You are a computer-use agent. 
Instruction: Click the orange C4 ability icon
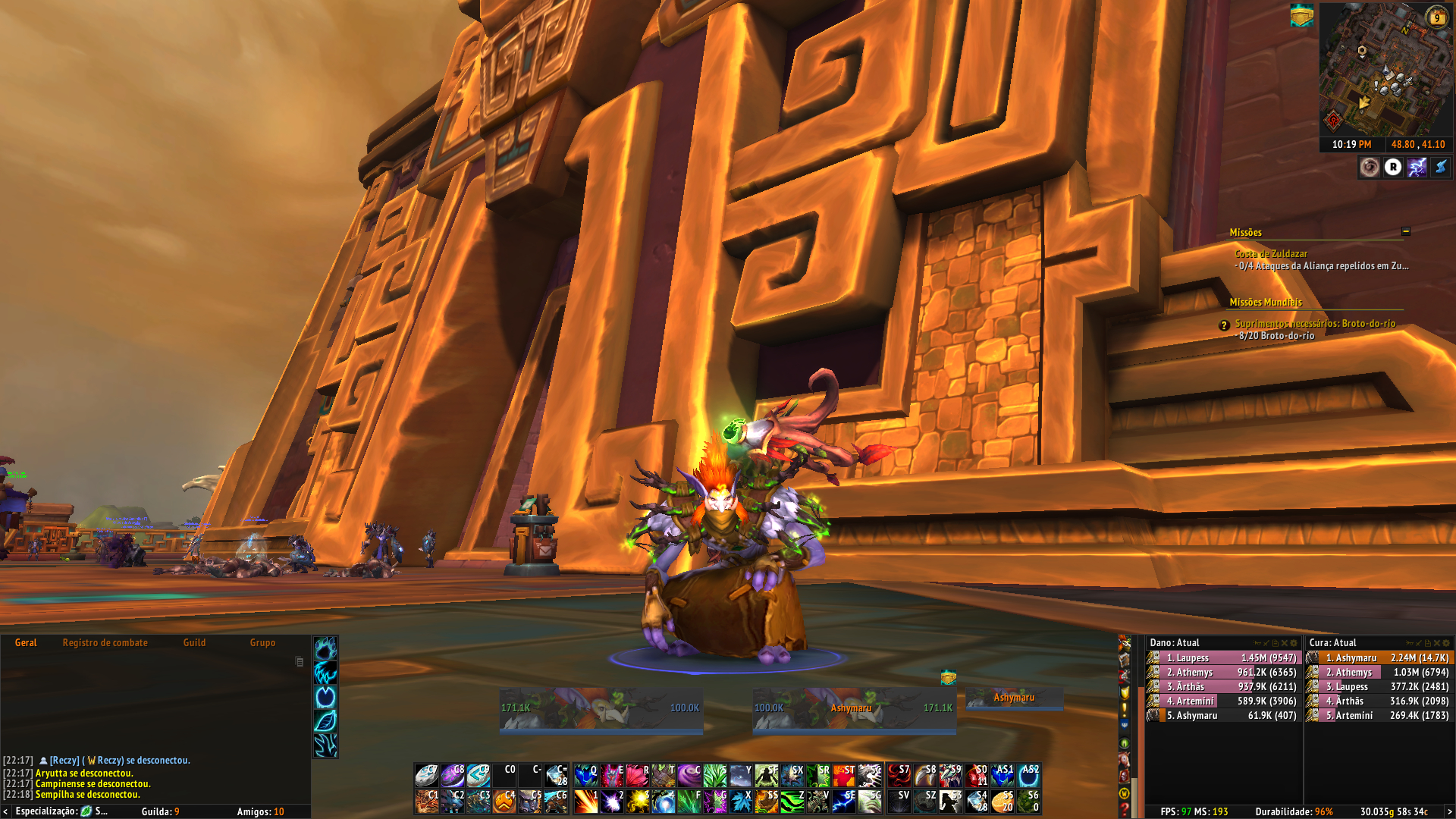point(506,801)
